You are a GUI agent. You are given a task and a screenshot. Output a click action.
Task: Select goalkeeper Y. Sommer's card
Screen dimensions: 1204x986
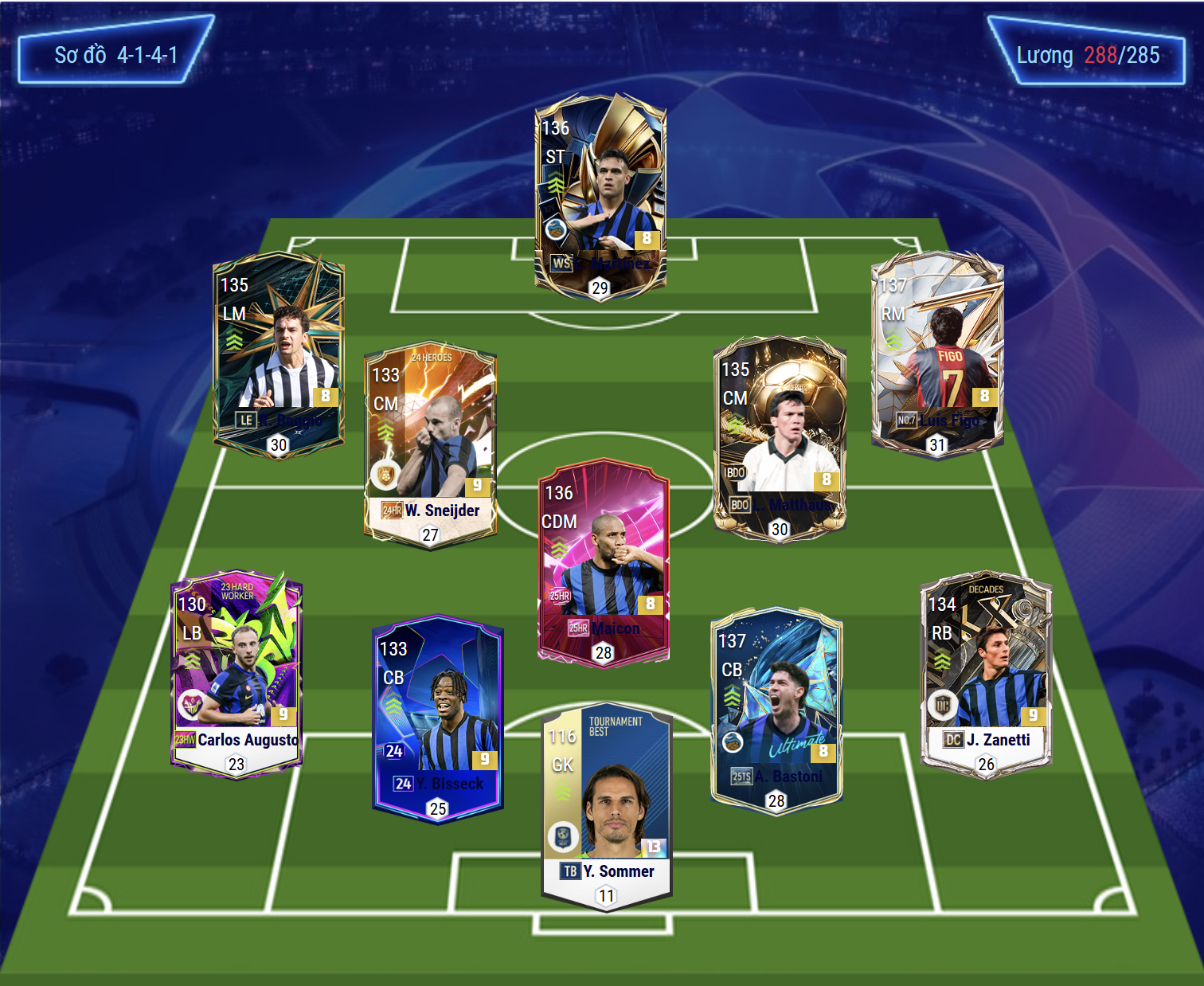tap(607, 808)
